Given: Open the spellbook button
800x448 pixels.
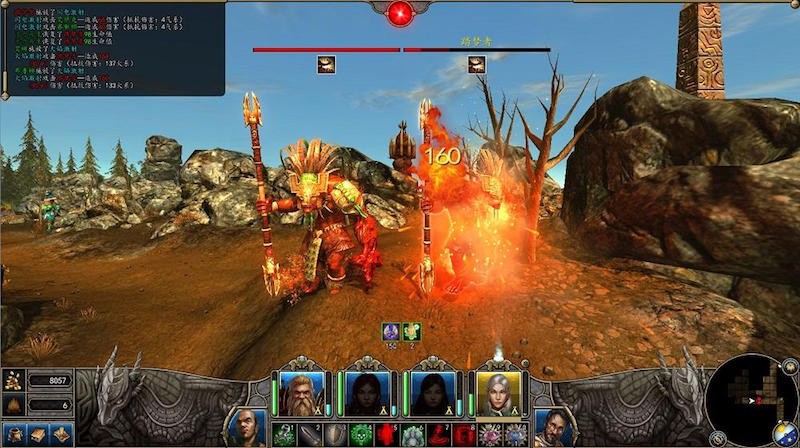Looking at the screenshot, I should pos(40,434).
